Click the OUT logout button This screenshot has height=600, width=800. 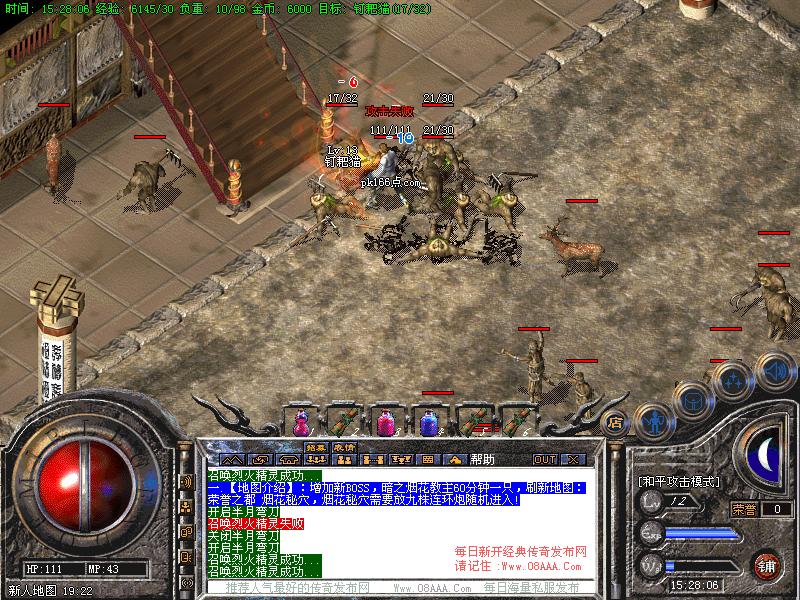pos(544,460)
